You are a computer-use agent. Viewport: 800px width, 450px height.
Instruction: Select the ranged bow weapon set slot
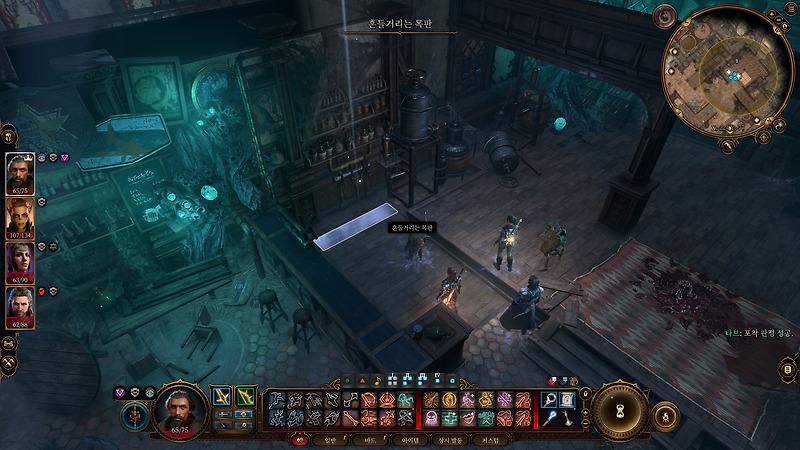click(x=246, y=399)
